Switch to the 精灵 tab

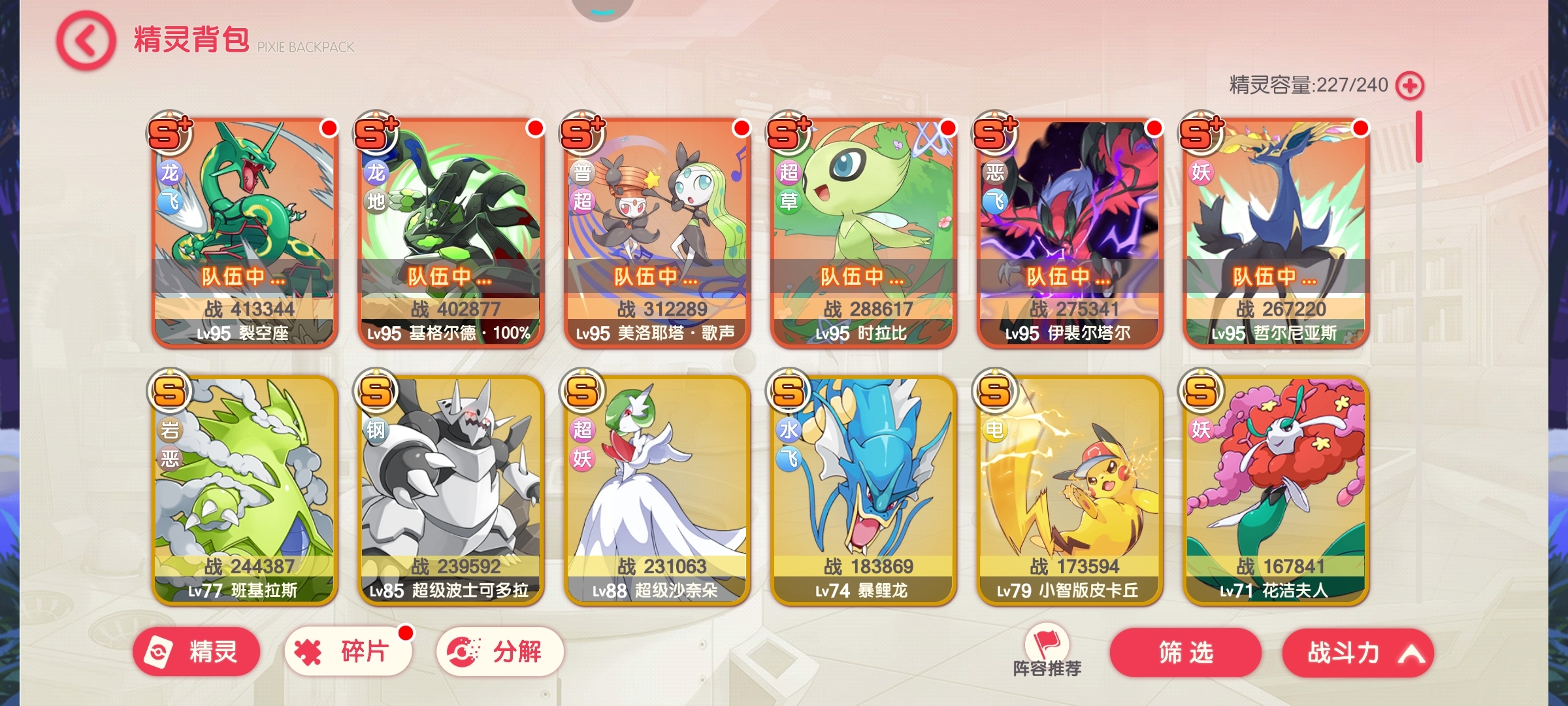pos(197,652)
